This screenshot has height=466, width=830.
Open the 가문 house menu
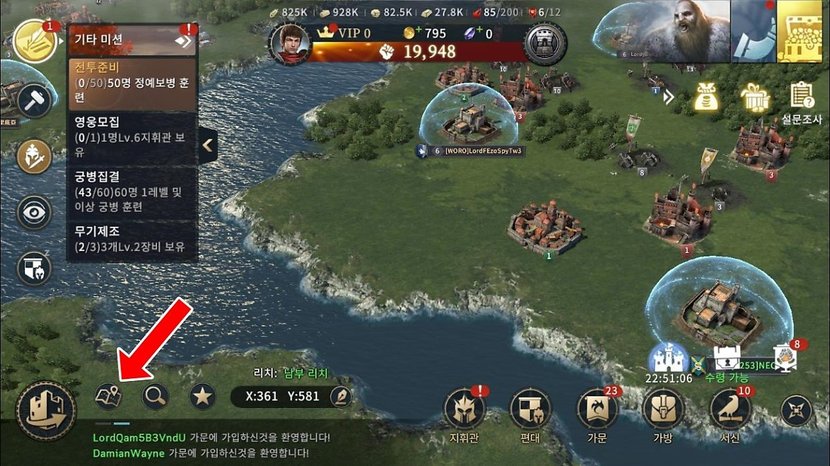(x=598, y=410)
